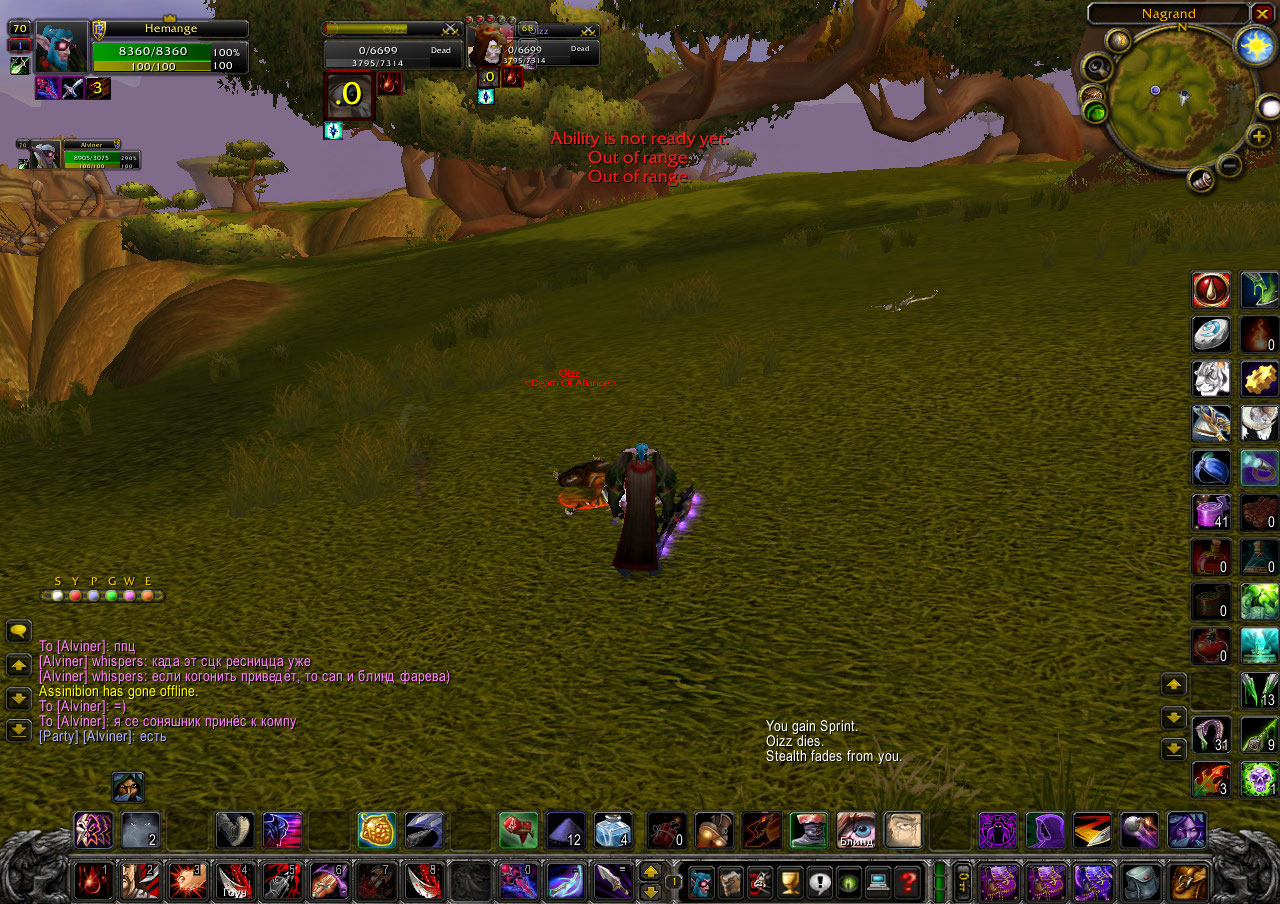
Task: Zoom out the minimap with the minus button
Action: coord(1230,164)
